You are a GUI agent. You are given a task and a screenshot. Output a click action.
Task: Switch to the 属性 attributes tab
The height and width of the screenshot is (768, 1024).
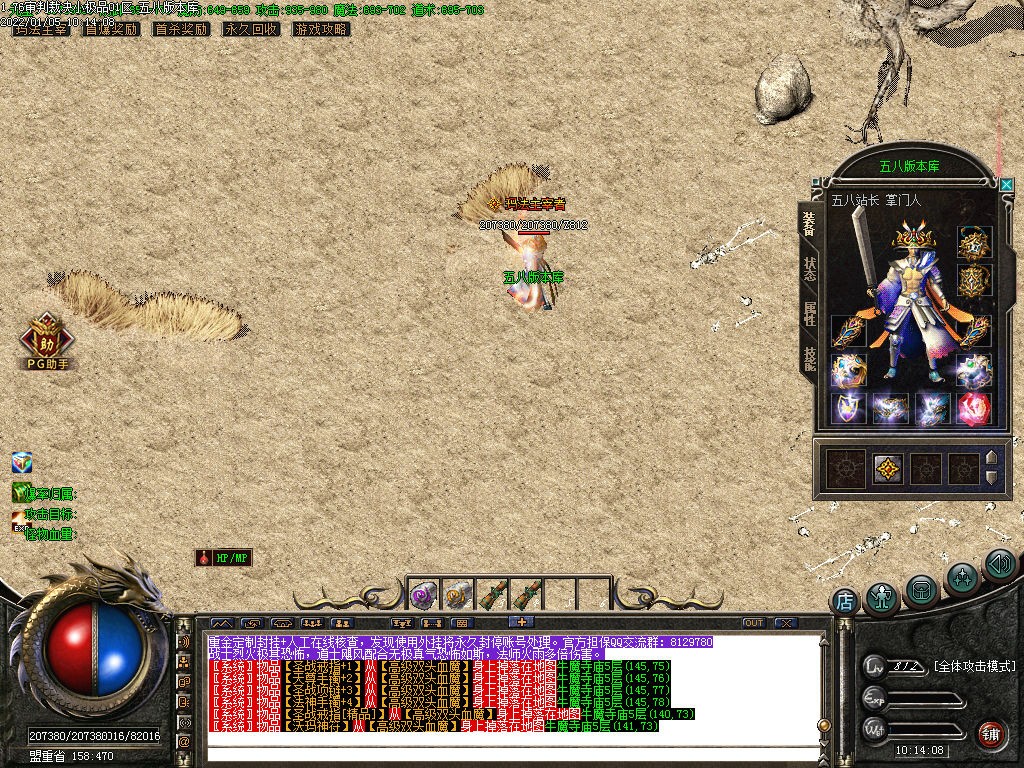click(809, 313)
